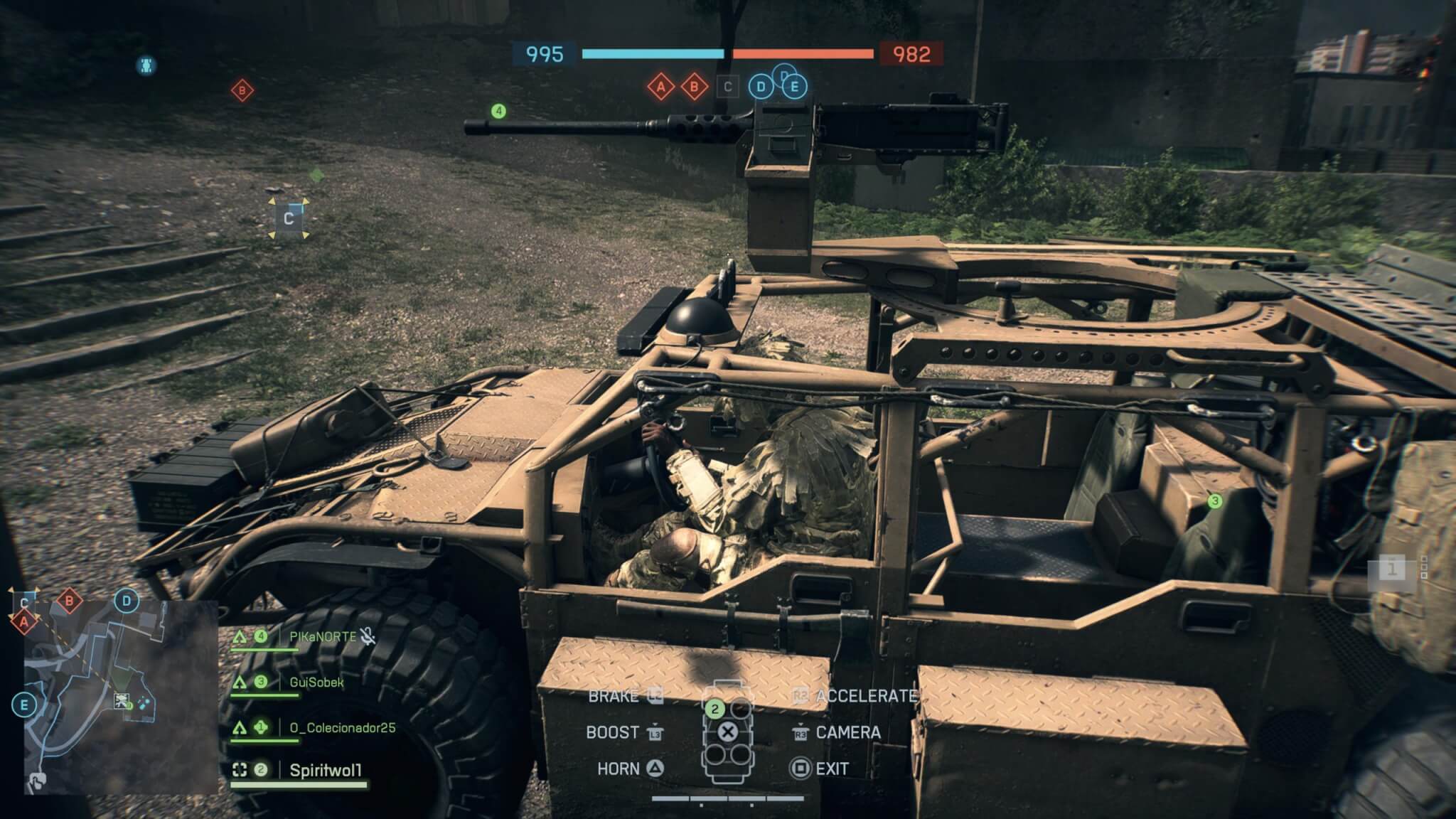1456x819 pixels.
Task: Click the D objective marker on the minimap
Action: pyautogui.click(x=127, y=601)
